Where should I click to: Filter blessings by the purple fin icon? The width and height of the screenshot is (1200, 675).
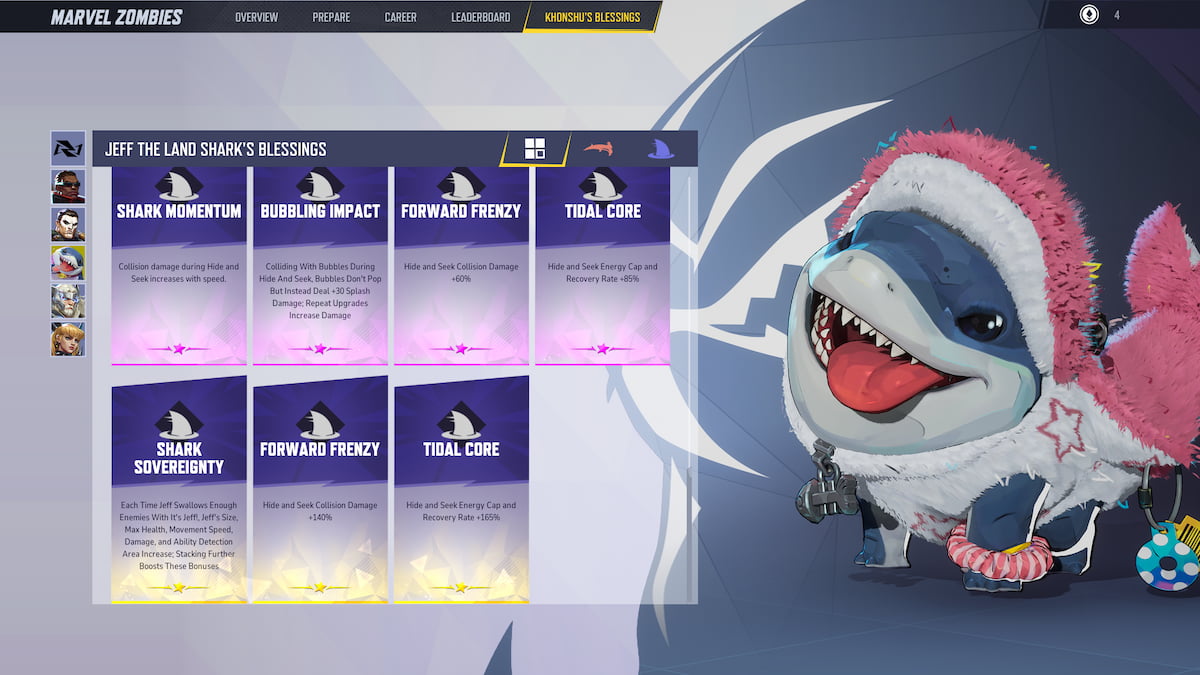(659, 149)
